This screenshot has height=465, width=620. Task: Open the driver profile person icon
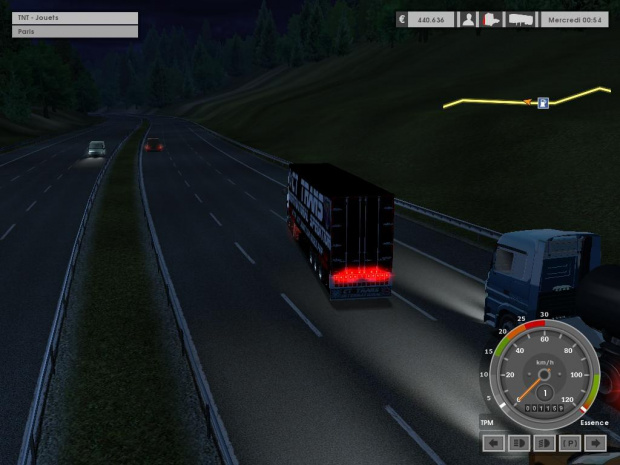coord(468,19)
